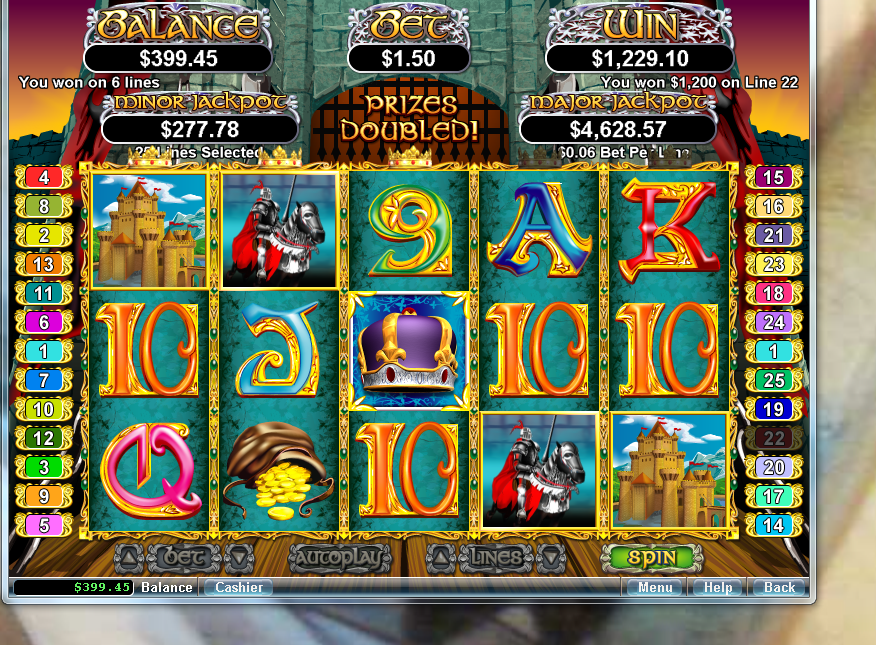
Task: Select the payline 25 marker
Action: tap(773, 380)
